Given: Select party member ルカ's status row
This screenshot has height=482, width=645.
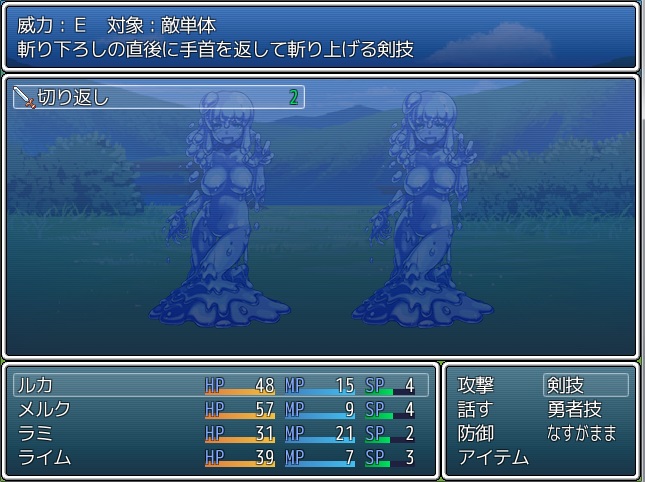Looking at the screenshot, I should [x=220, y=385].
